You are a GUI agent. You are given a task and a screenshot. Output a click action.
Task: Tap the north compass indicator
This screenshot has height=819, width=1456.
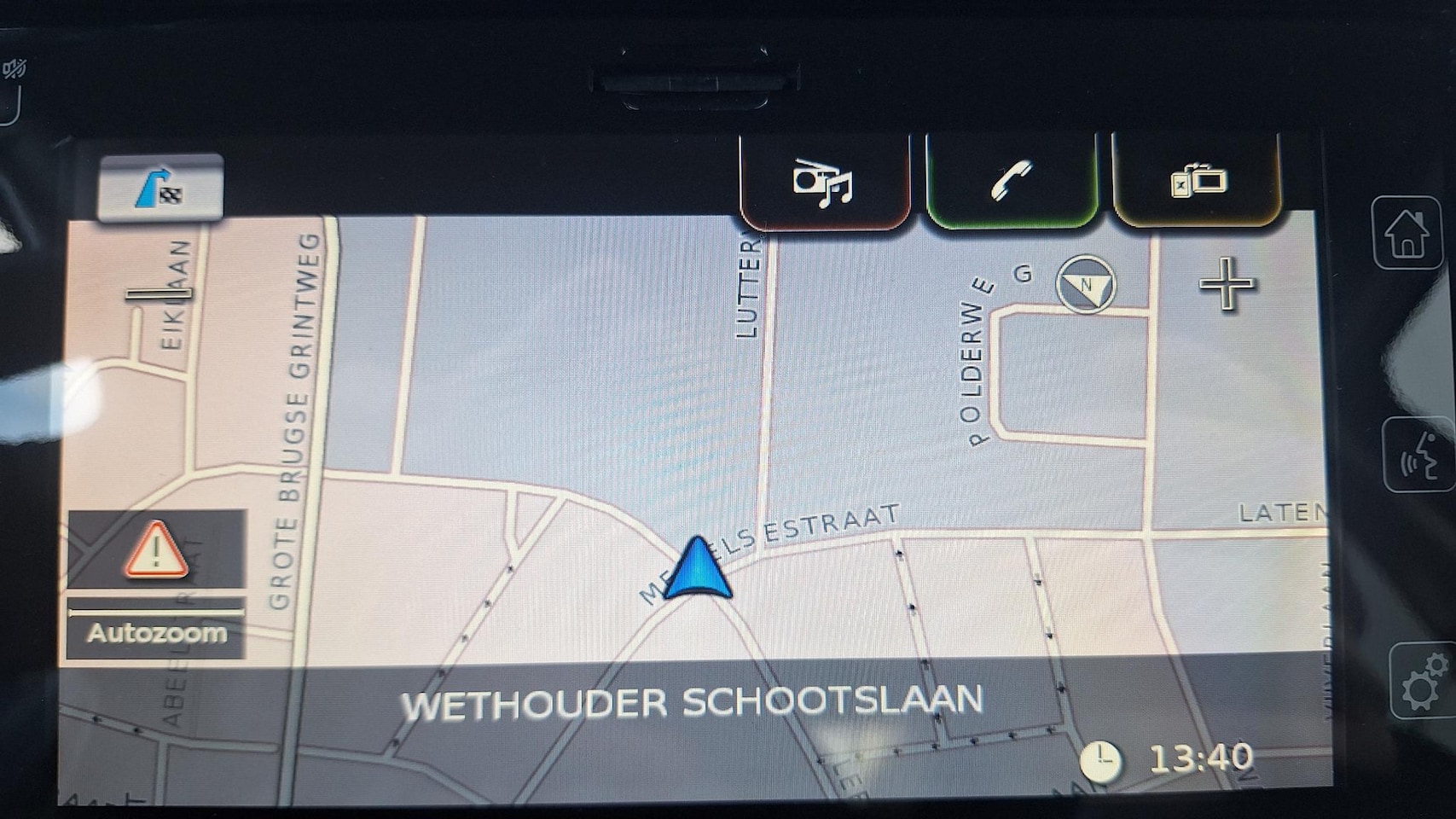1086,284
